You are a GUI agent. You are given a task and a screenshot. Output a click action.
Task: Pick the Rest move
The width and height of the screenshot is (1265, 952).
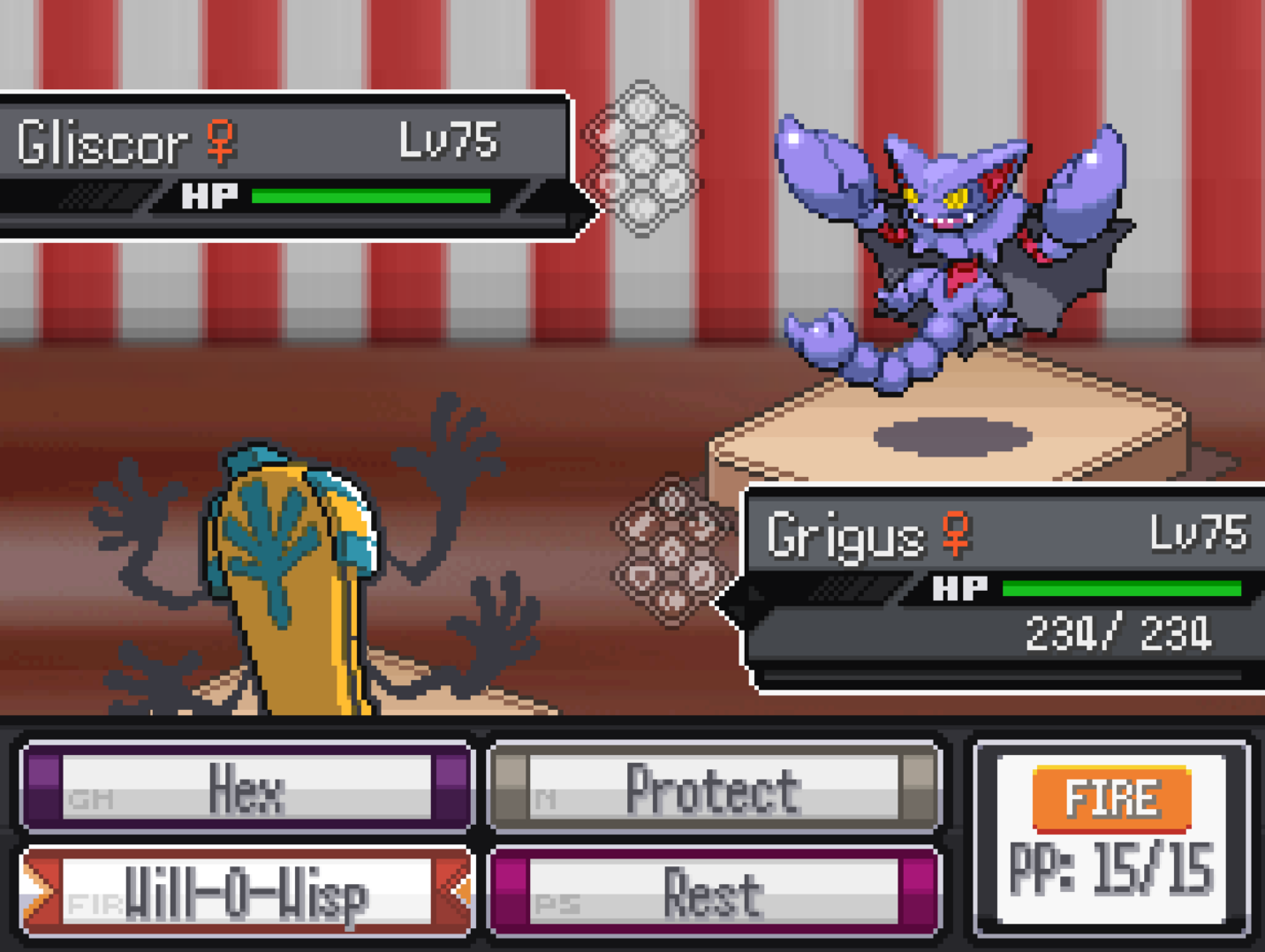point(713,893)
